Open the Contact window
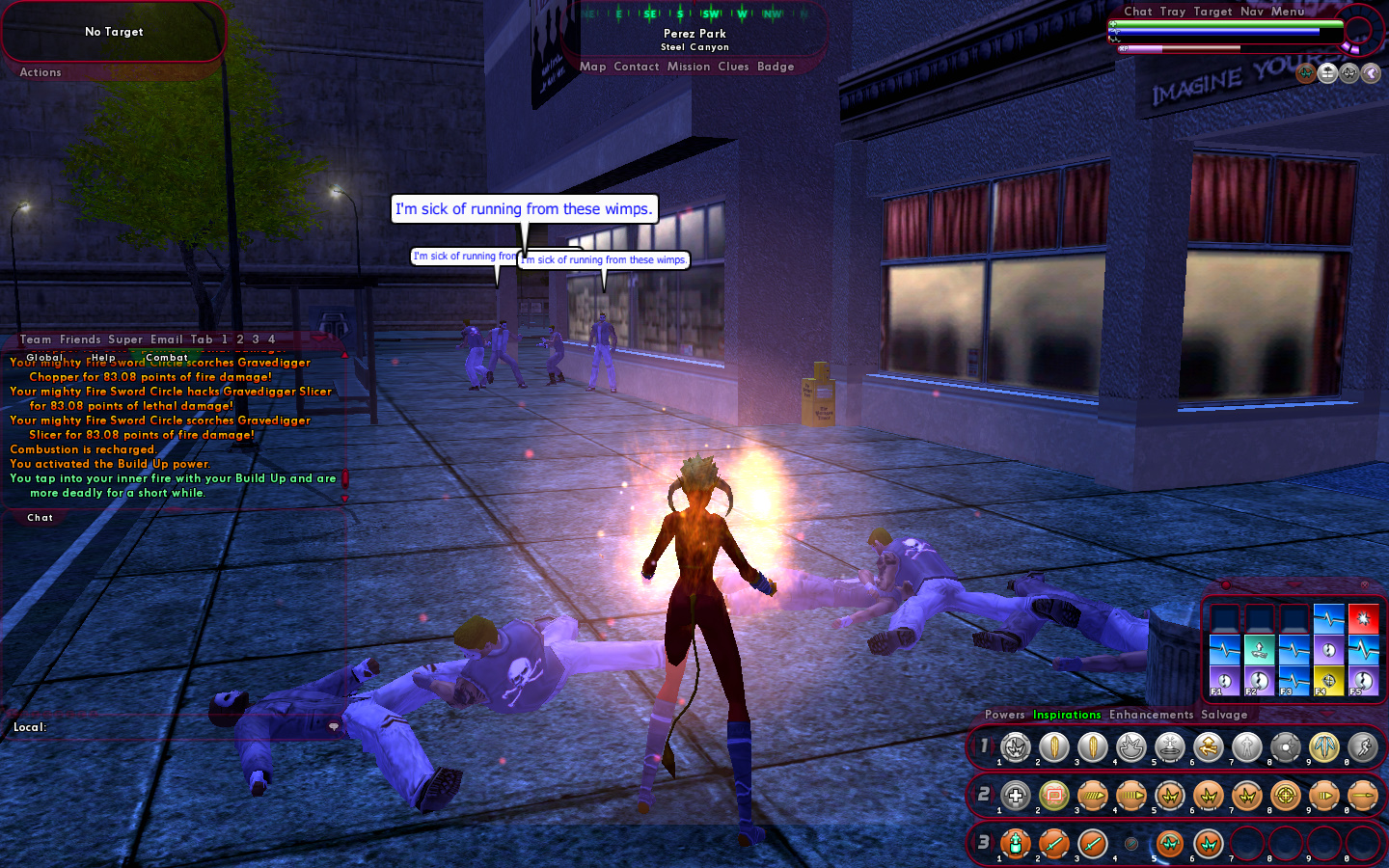Viewport: 1389px width, 868px height. pyautogui.click(x=637, y=67)
